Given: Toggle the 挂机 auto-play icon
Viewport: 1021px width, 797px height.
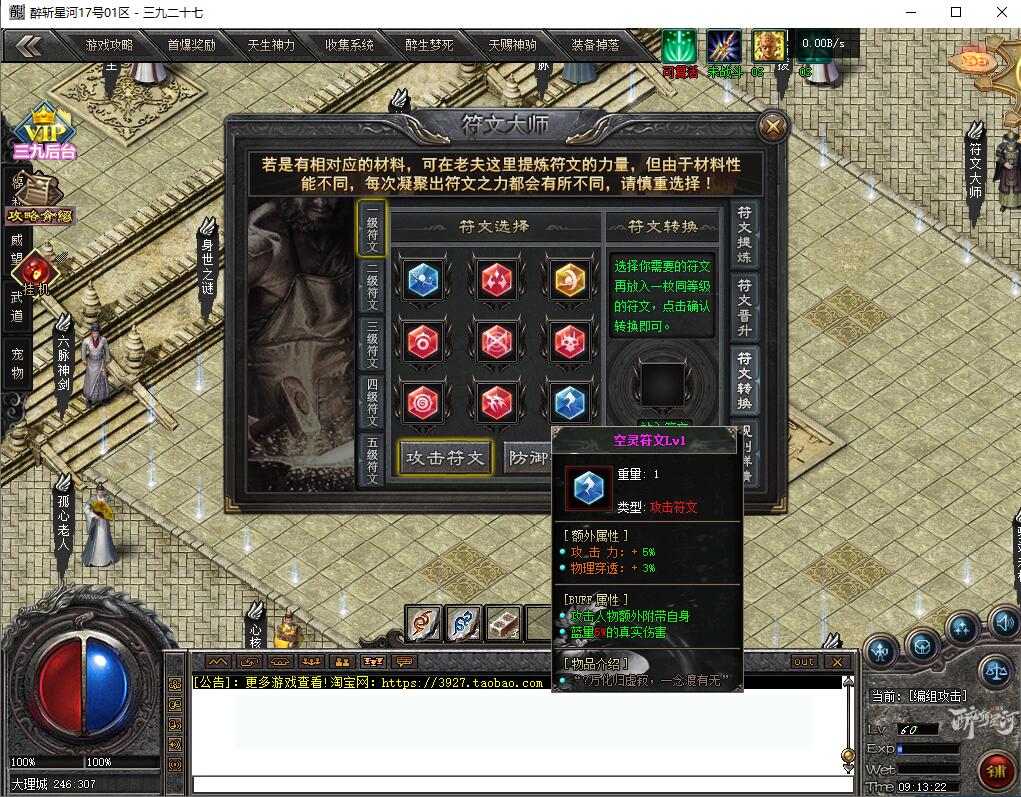Looking at the screenshot, I should (35, 273).
